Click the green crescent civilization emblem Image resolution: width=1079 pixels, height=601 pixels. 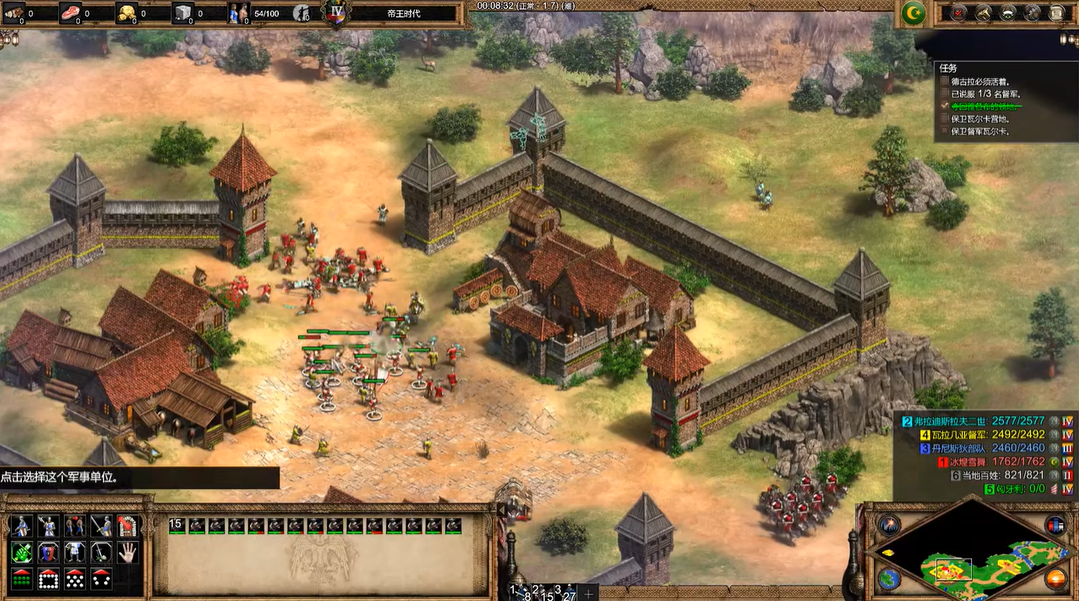pyautogui.click(x=911, y=13)
